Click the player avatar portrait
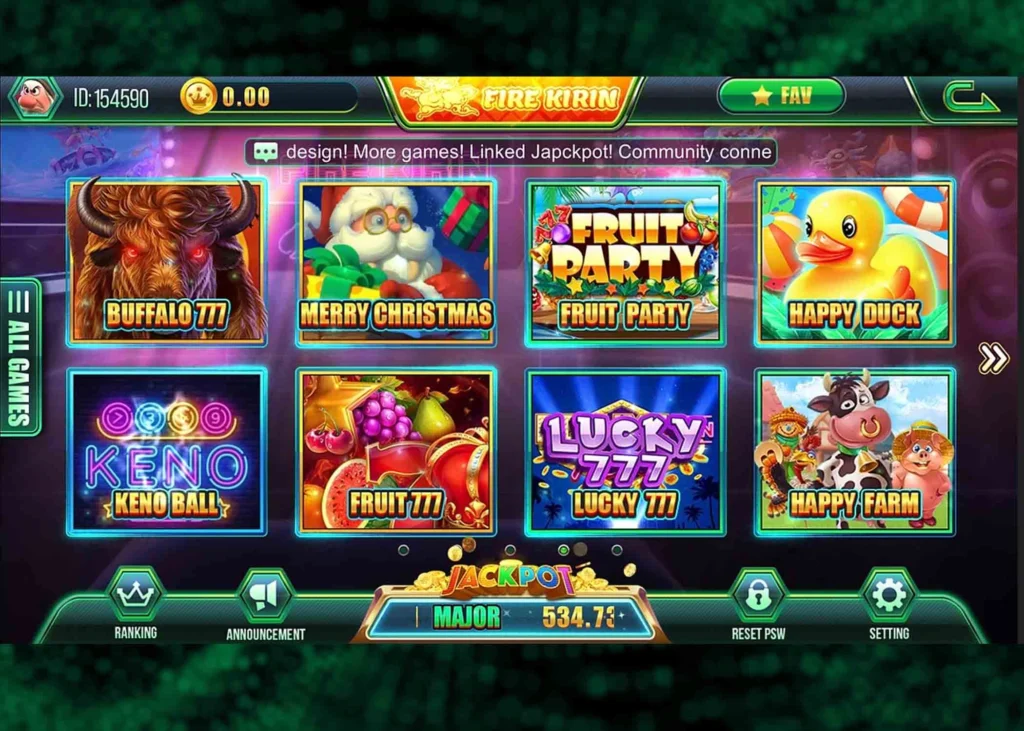Viewport: 1024px width, 731px height. coord(36,98)
